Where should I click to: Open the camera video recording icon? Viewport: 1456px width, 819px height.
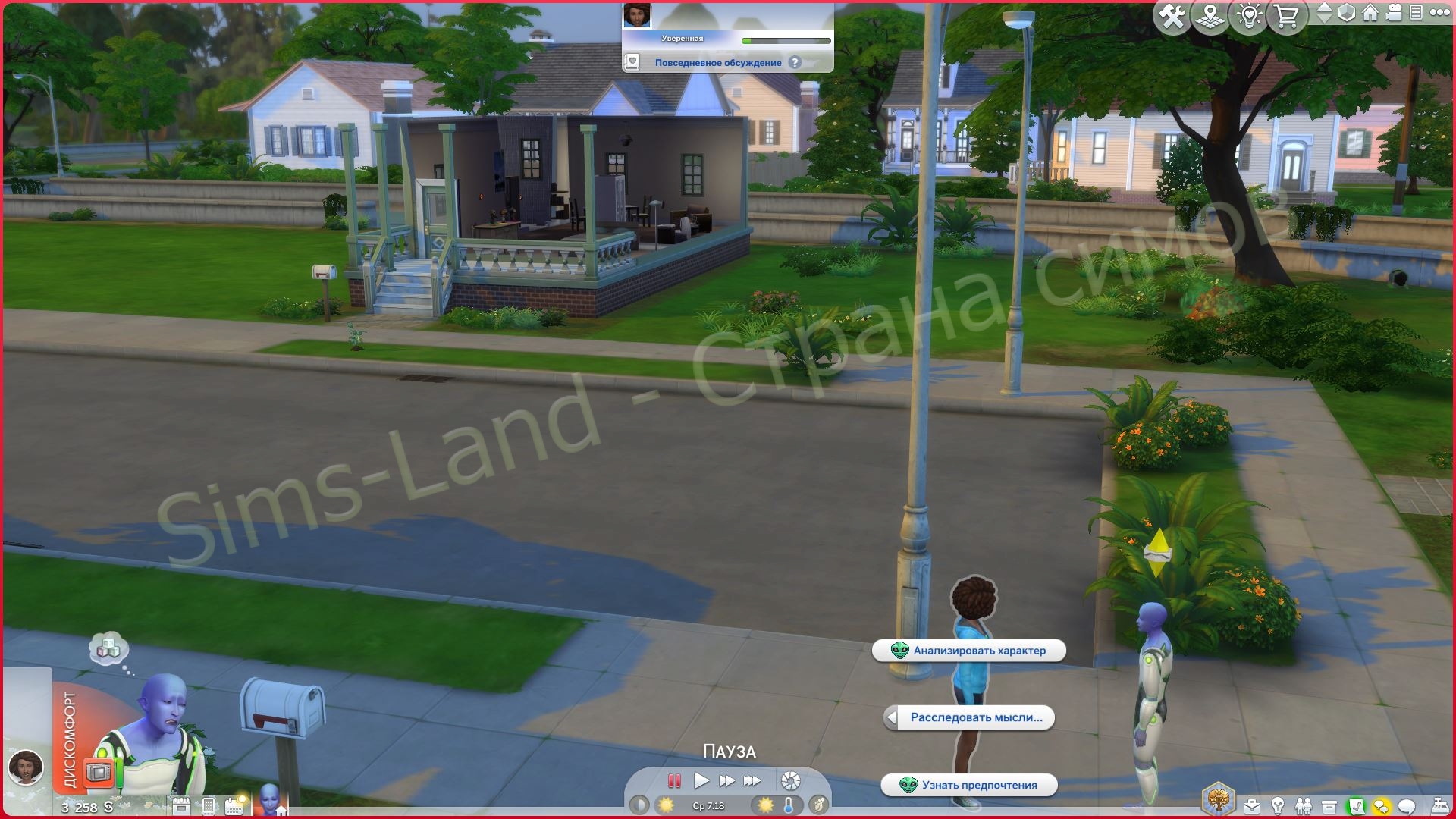(1394, 12)
